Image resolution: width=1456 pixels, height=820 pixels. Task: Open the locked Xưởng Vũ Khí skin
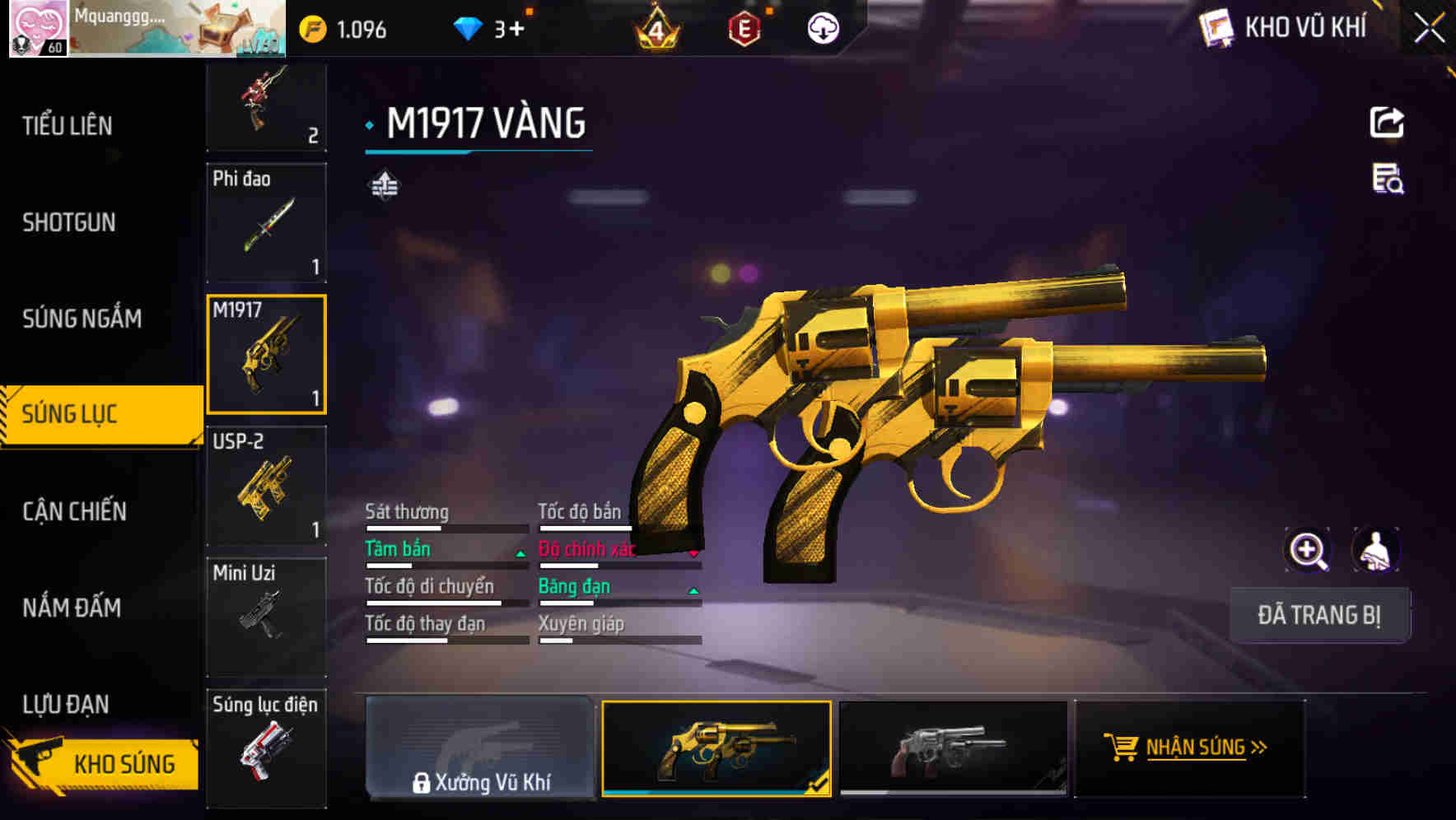(x=480, y=748)
